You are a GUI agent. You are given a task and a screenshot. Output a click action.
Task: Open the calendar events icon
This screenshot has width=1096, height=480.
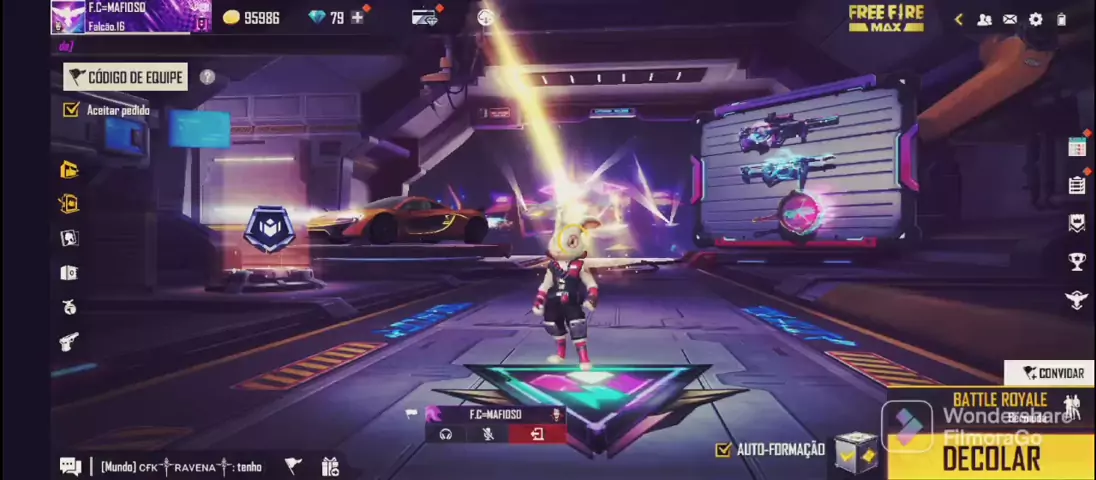[1077, 147]
